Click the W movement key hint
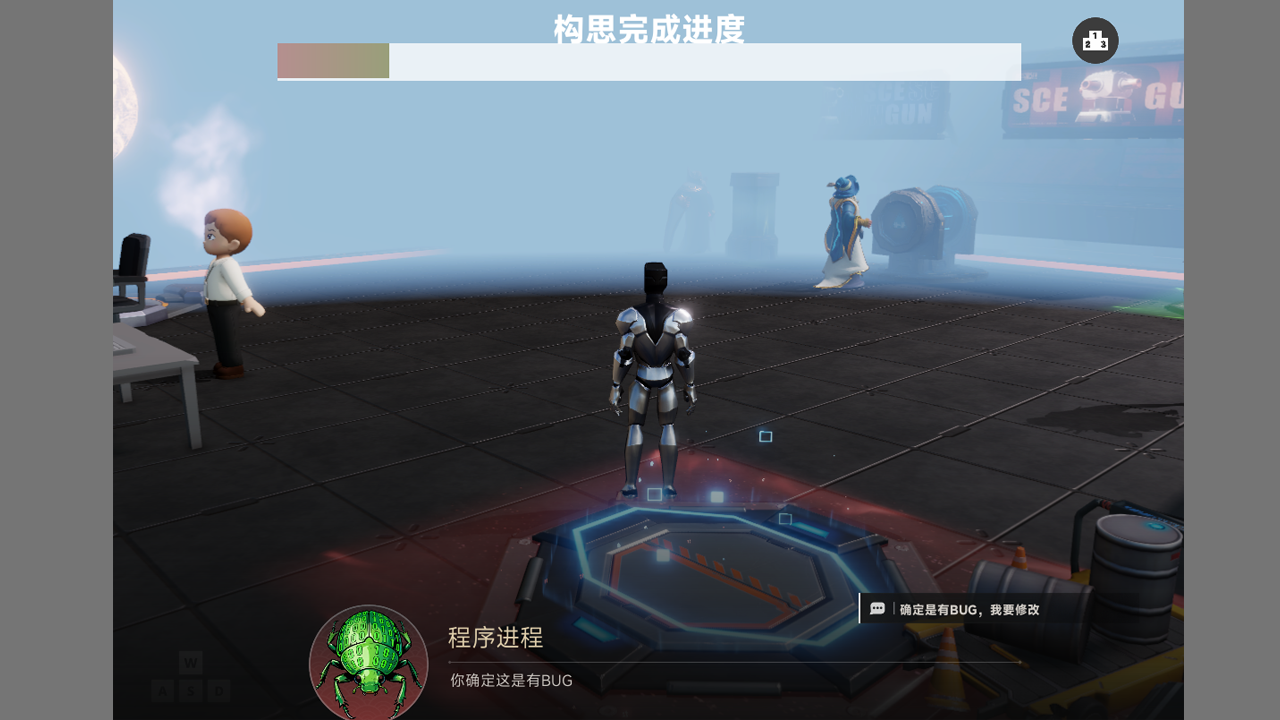 (x=189, y=662)
